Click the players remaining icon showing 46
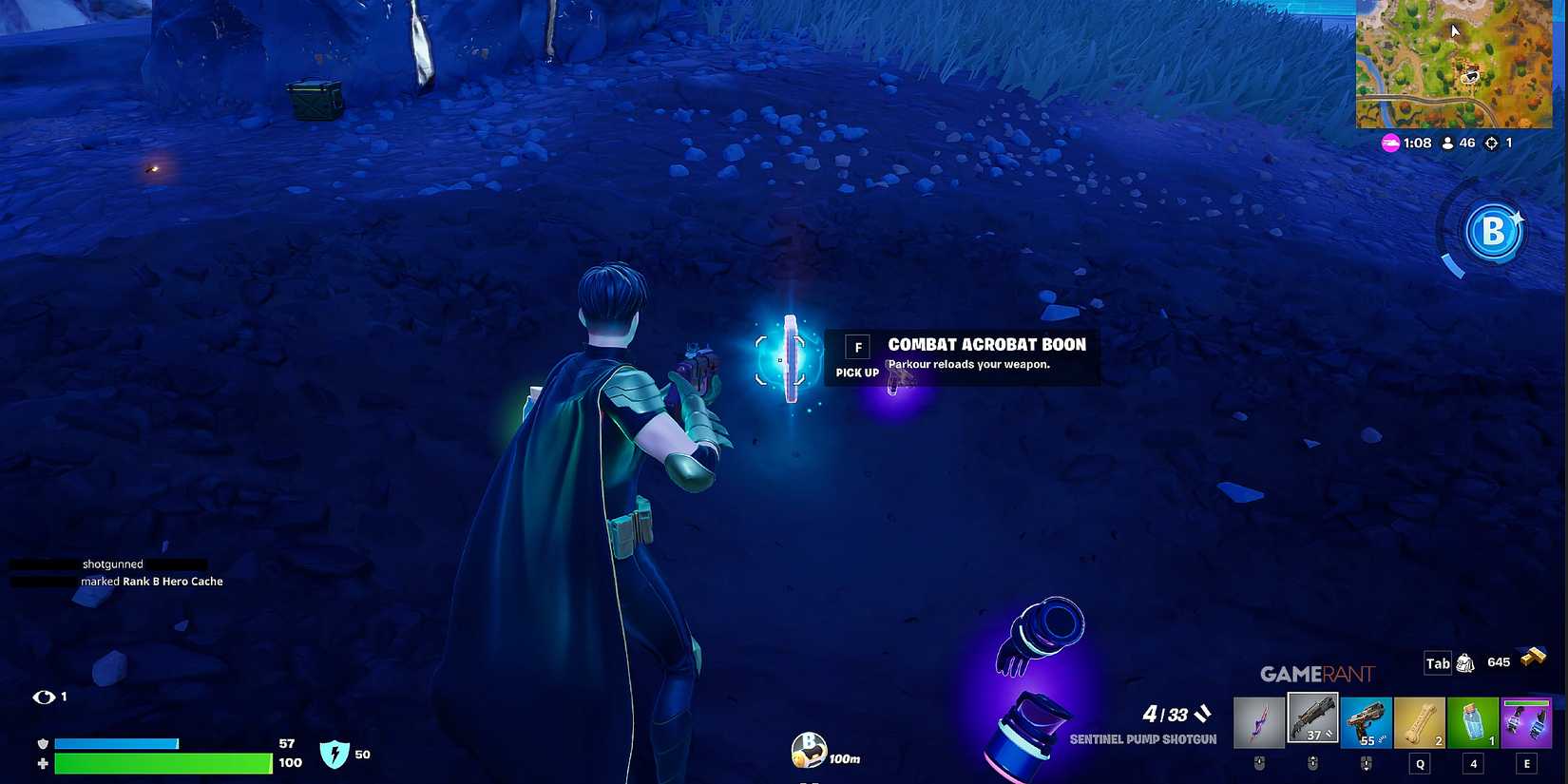The width and height of the screenshot is (1568, 784). coord(1446,143)
